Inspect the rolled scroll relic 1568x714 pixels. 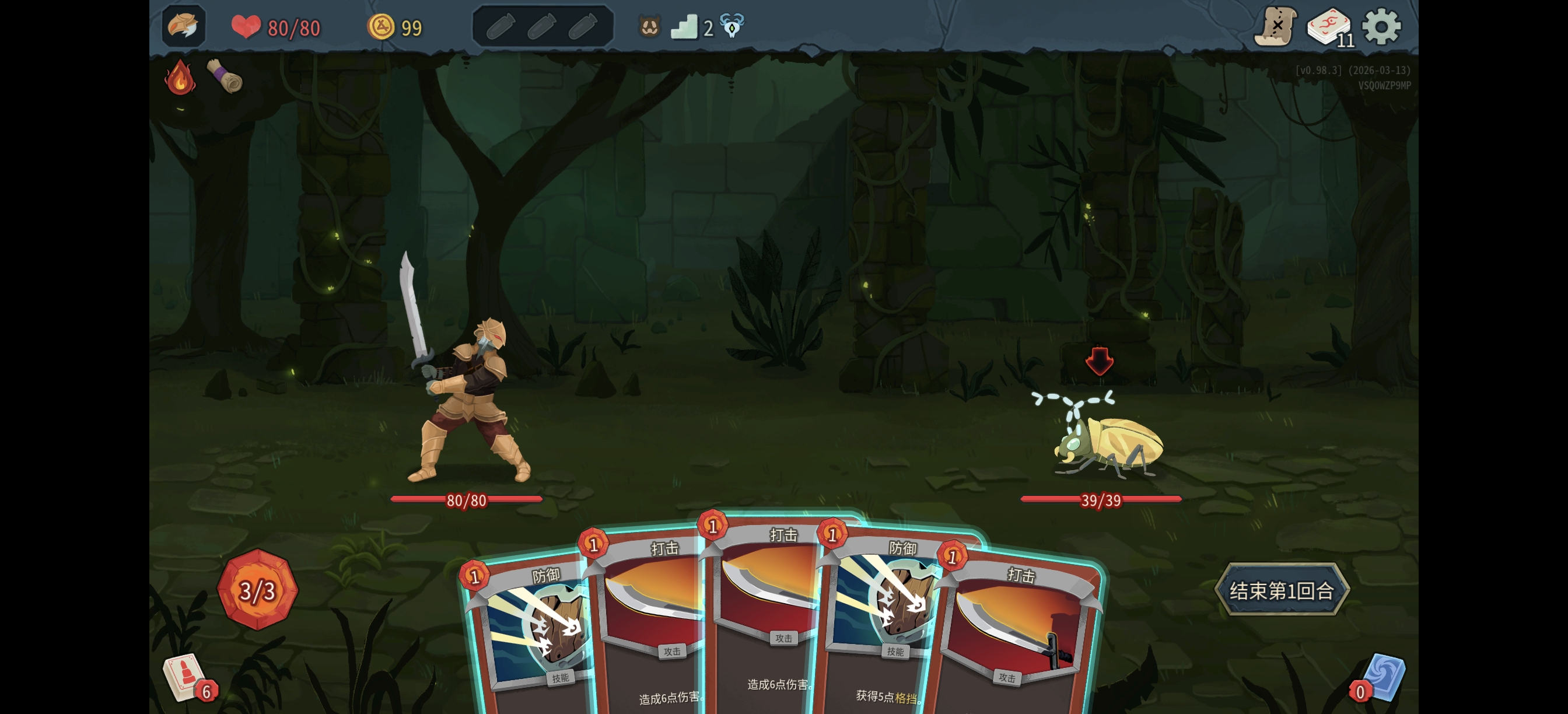(225, 76)
